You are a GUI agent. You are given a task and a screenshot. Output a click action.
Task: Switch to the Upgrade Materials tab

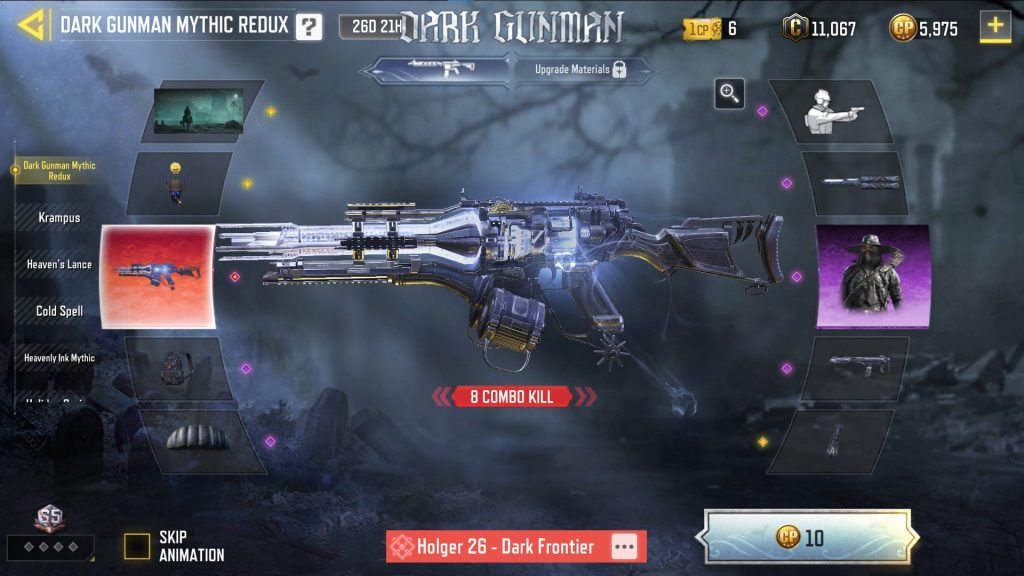pyautogui.click(x=584, y=70)
